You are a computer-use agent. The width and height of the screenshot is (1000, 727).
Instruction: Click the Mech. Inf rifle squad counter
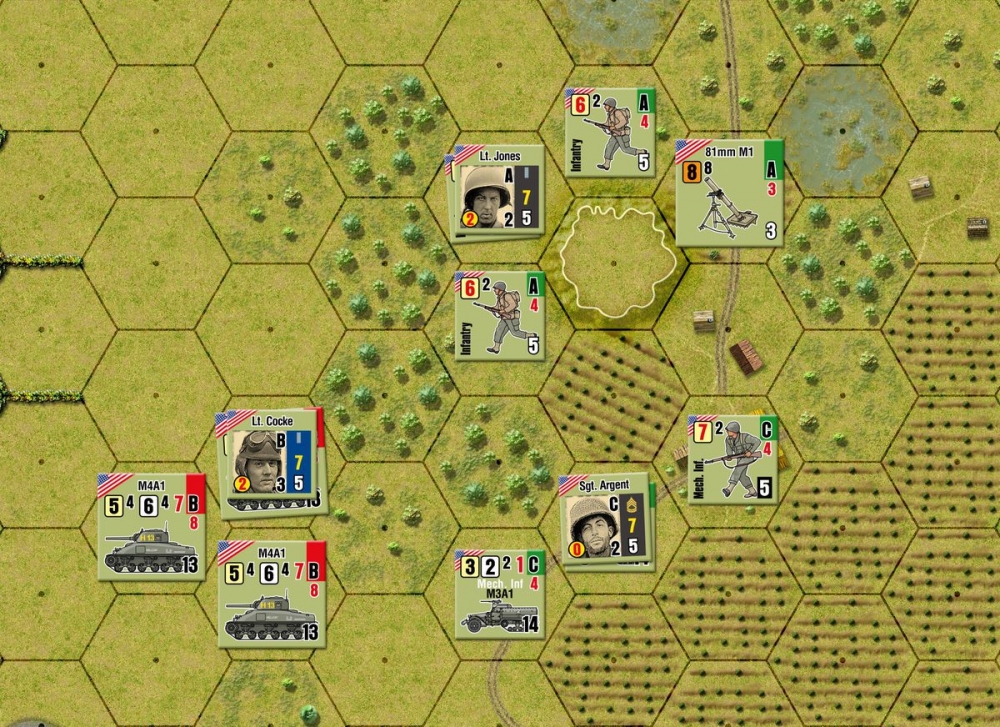(x=733, y=459)
